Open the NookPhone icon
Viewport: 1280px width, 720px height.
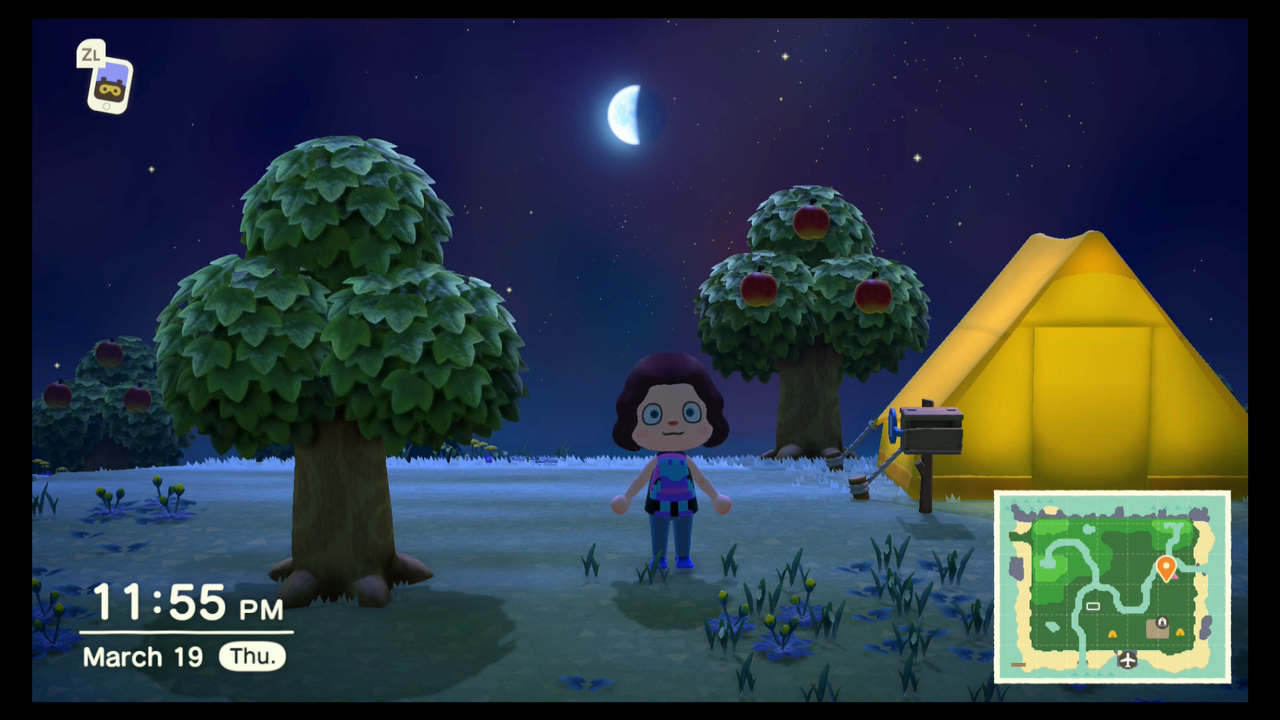click(x=110, y=86)
